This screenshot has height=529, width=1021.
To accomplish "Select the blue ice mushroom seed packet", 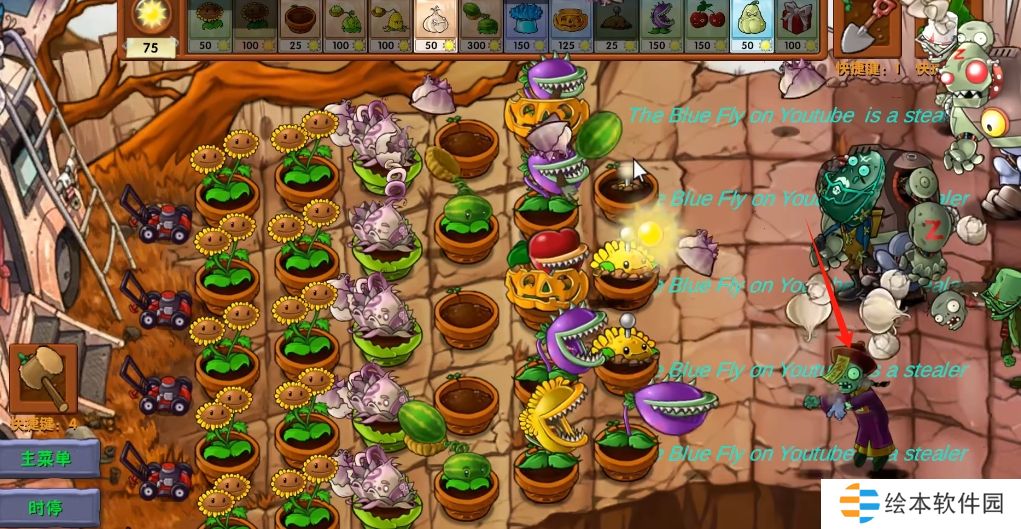I will coord(523,26).
